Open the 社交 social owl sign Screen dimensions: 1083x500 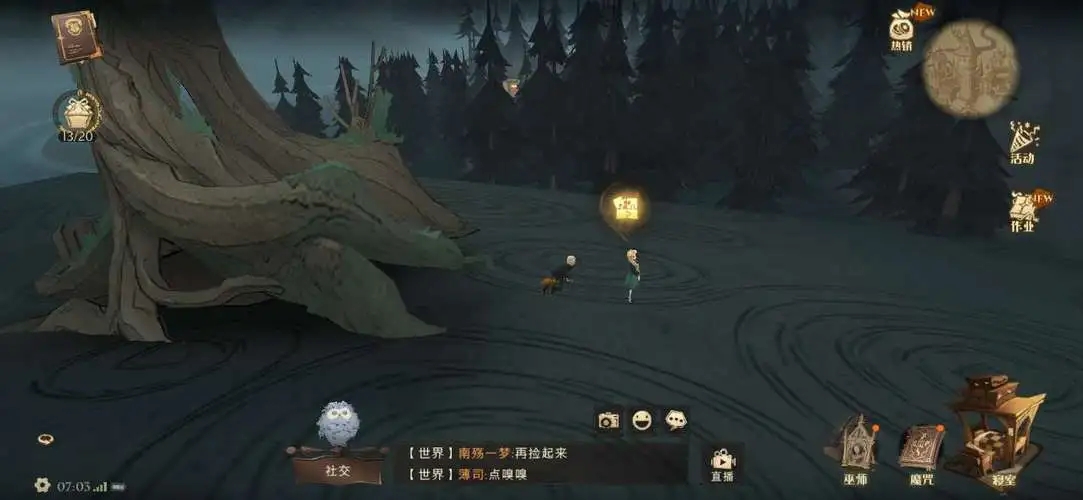coord(338,443)
